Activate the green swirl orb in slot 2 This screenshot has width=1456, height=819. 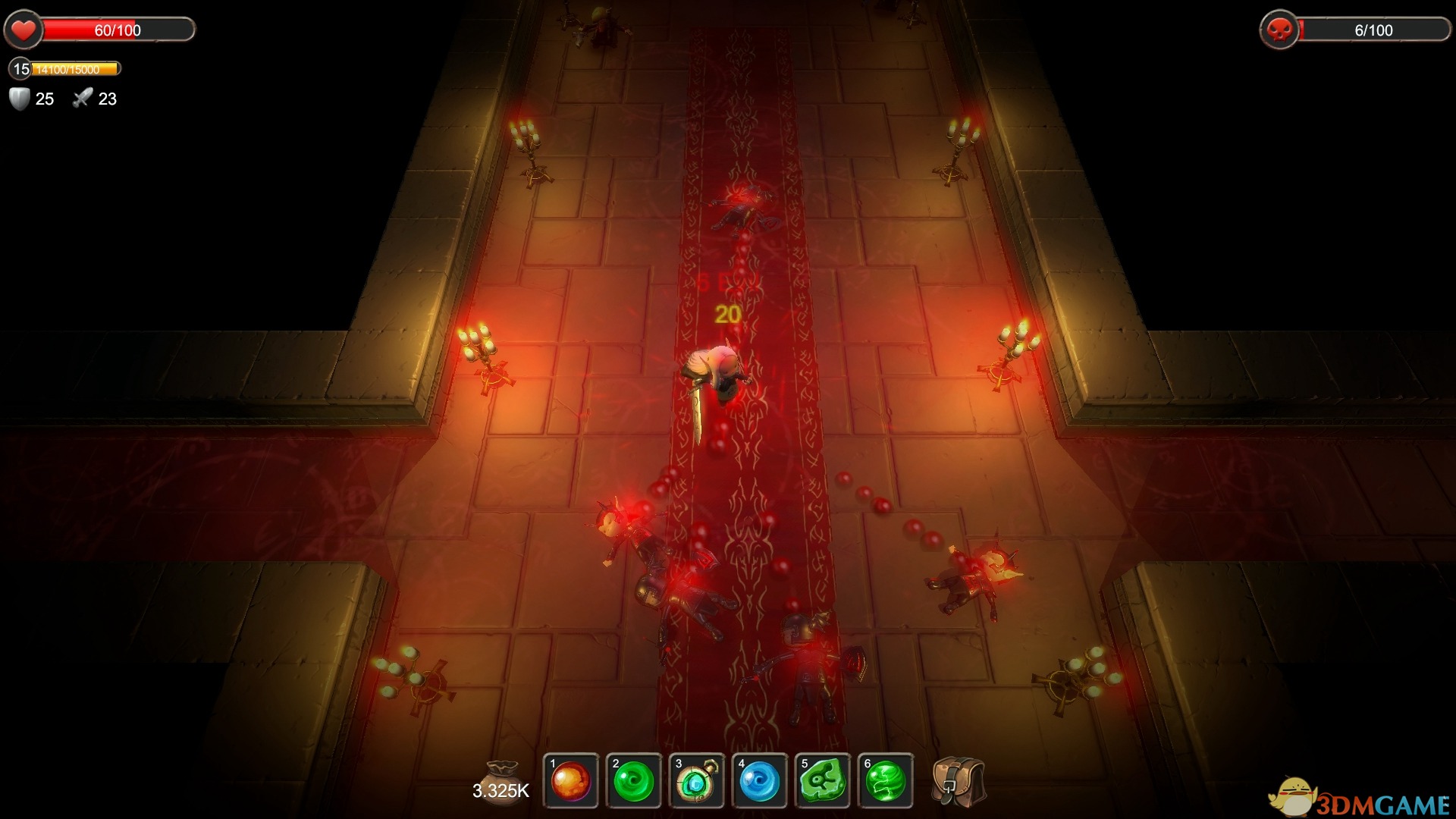634,781
